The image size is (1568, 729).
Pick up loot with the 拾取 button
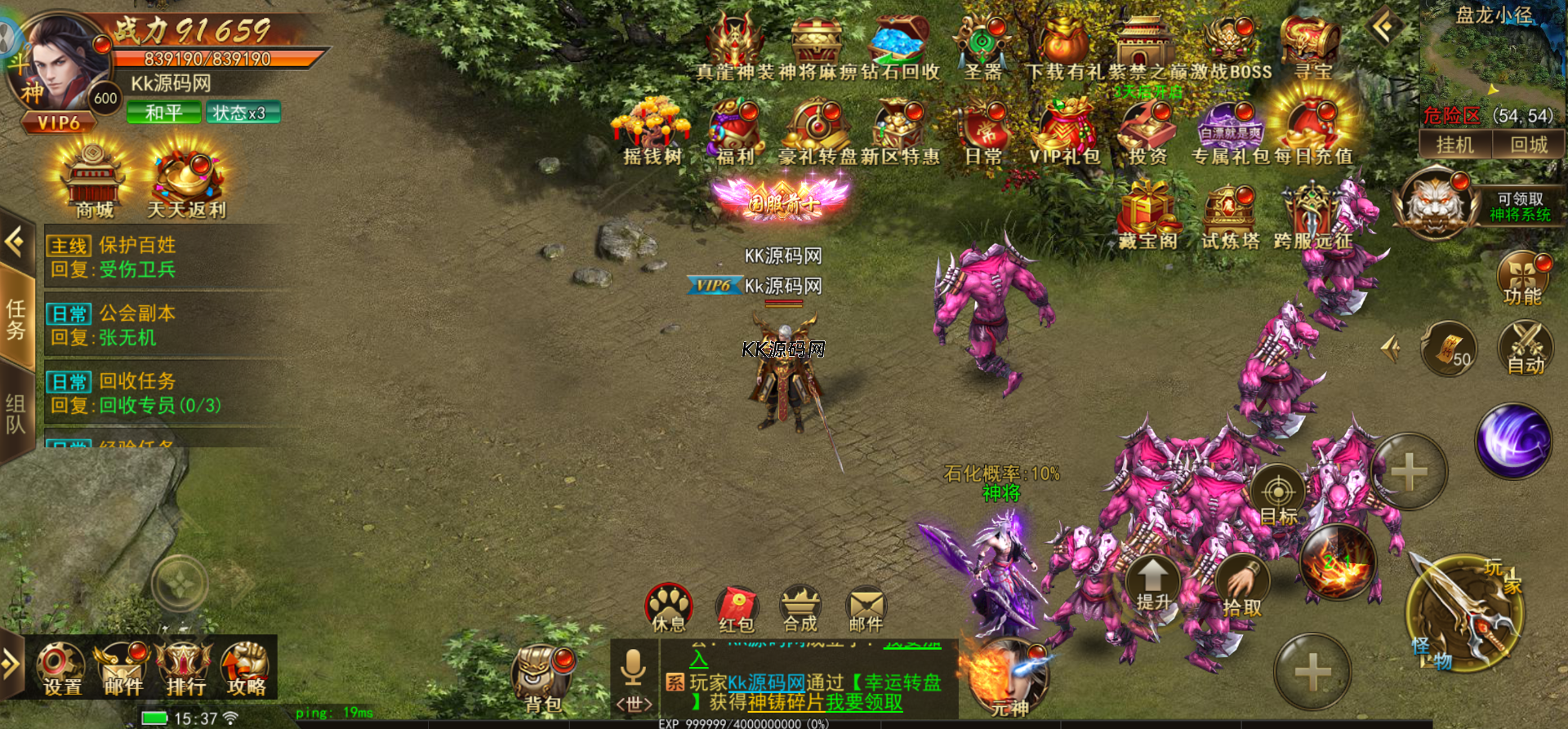1241,585
